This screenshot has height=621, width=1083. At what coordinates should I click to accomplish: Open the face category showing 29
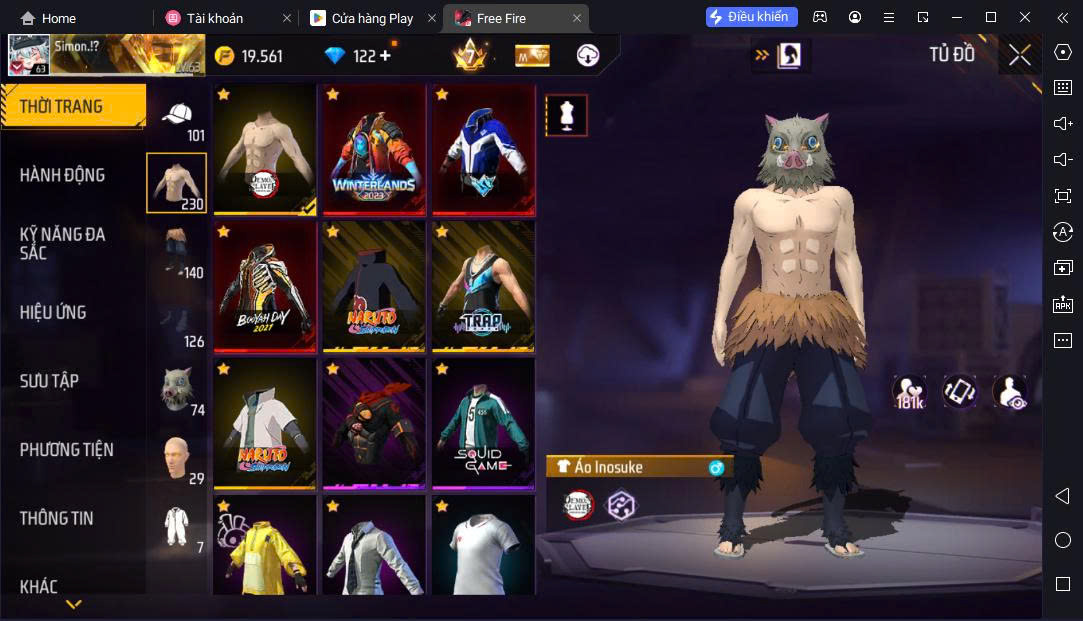tap(177, 458)
